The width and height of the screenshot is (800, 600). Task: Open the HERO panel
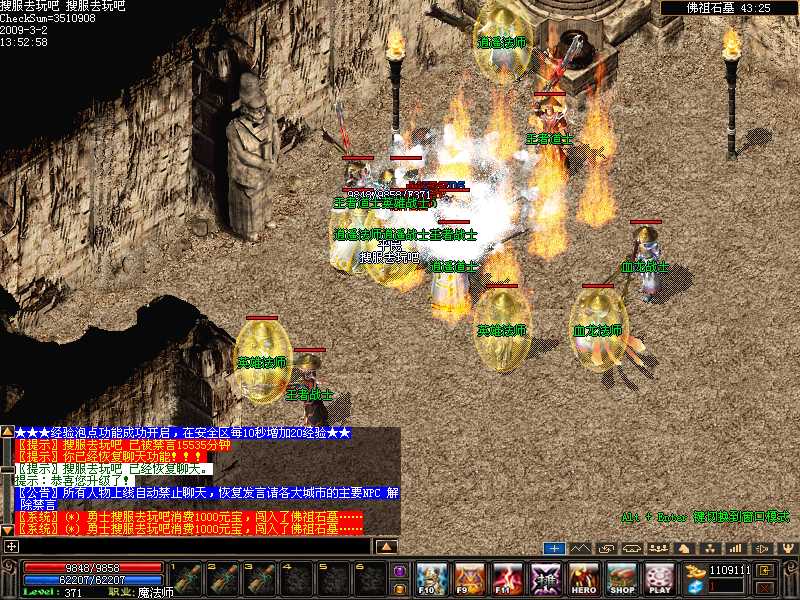584,579
